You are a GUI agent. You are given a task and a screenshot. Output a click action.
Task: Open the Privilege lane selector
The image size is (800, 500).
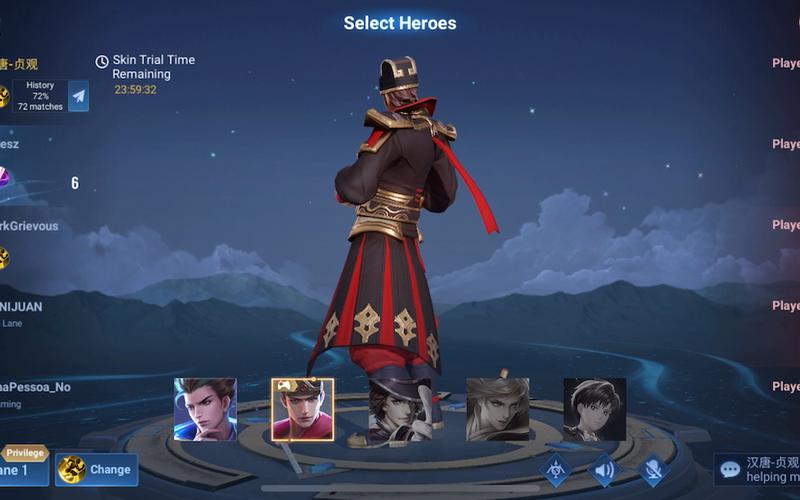coord(24,465)
